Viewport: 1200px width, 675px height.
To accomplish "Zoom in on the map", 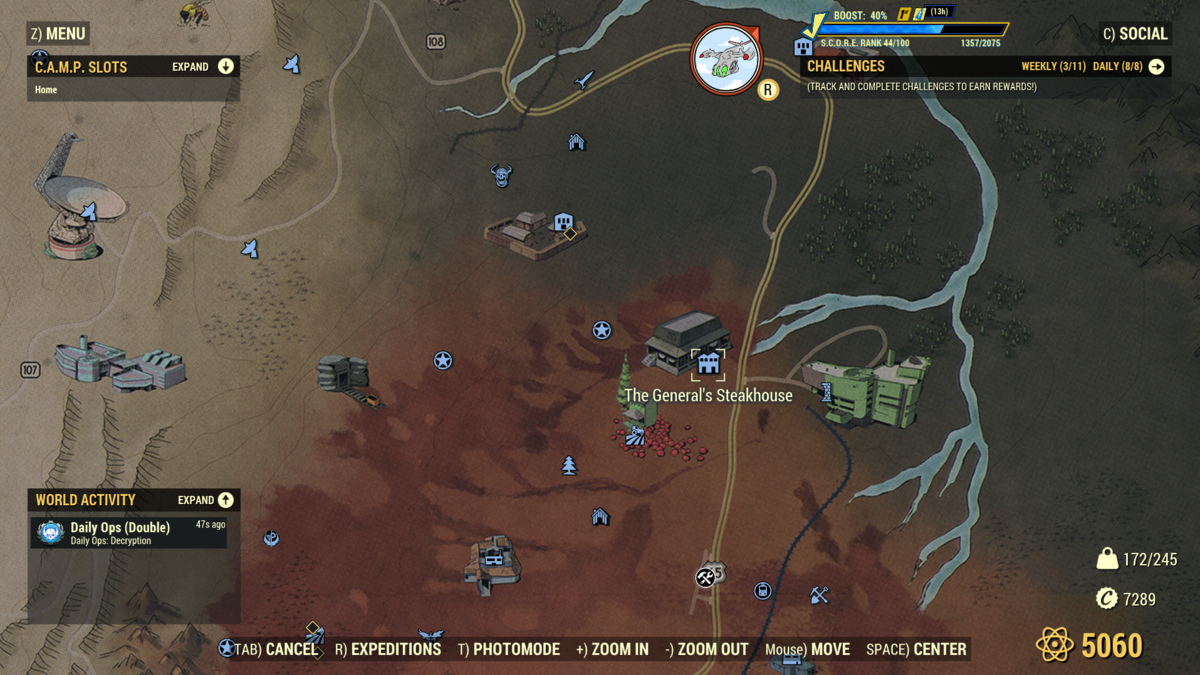I will [612, 649].
